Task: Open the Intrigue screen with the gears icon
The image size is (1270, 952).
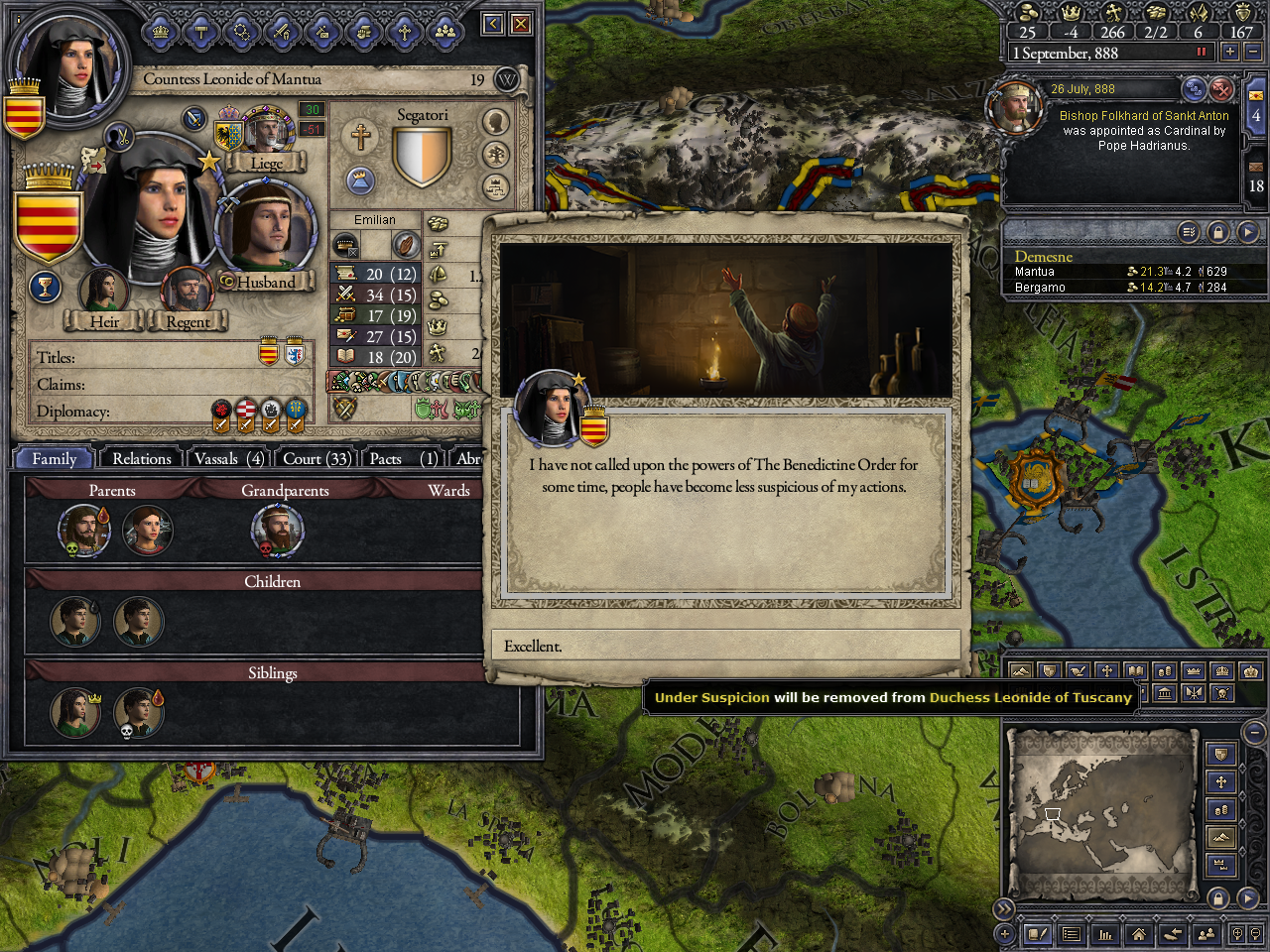Action: [241, 33]
